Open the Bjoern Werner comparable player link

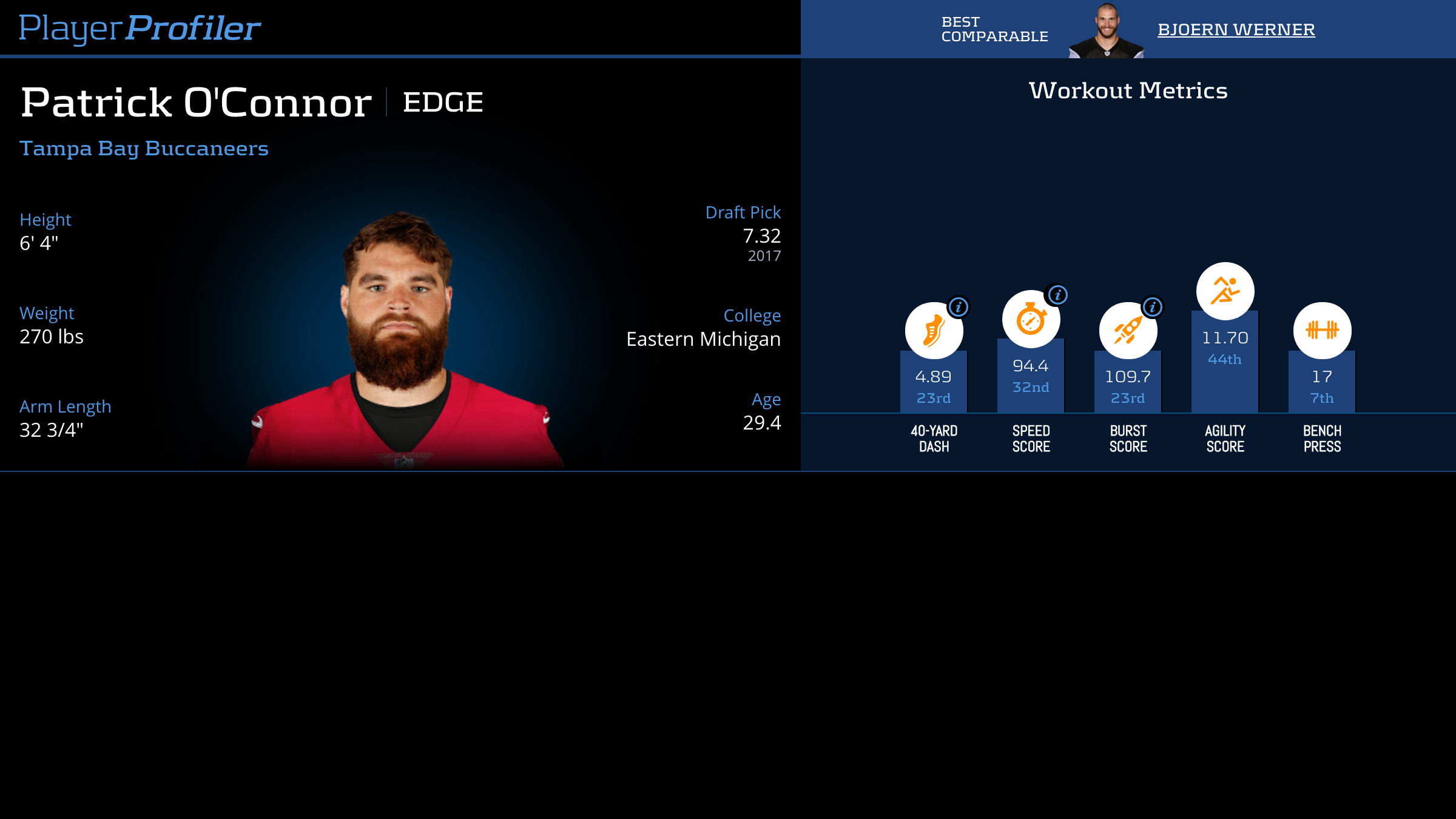point(1236,29)
